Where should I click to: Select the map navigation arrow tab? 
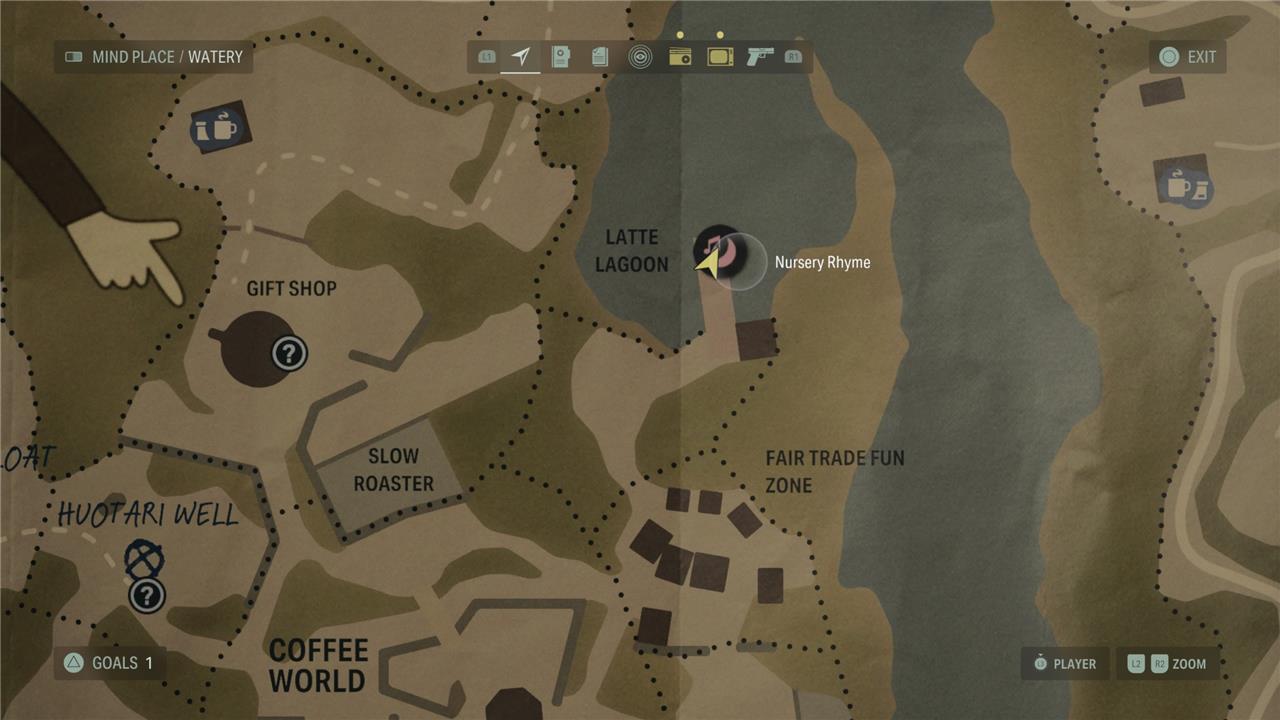coord(520,57)
